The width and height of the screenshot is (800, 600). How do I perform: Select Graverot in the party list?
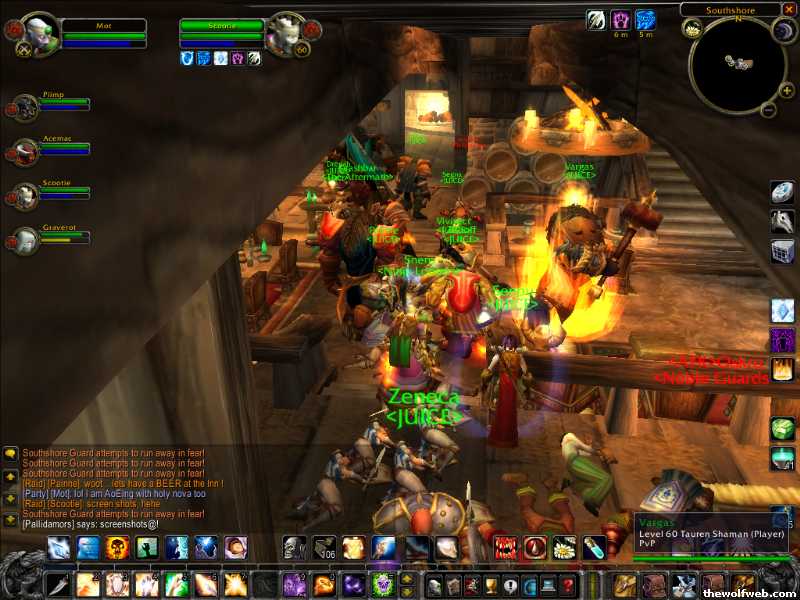coord(26,240)
